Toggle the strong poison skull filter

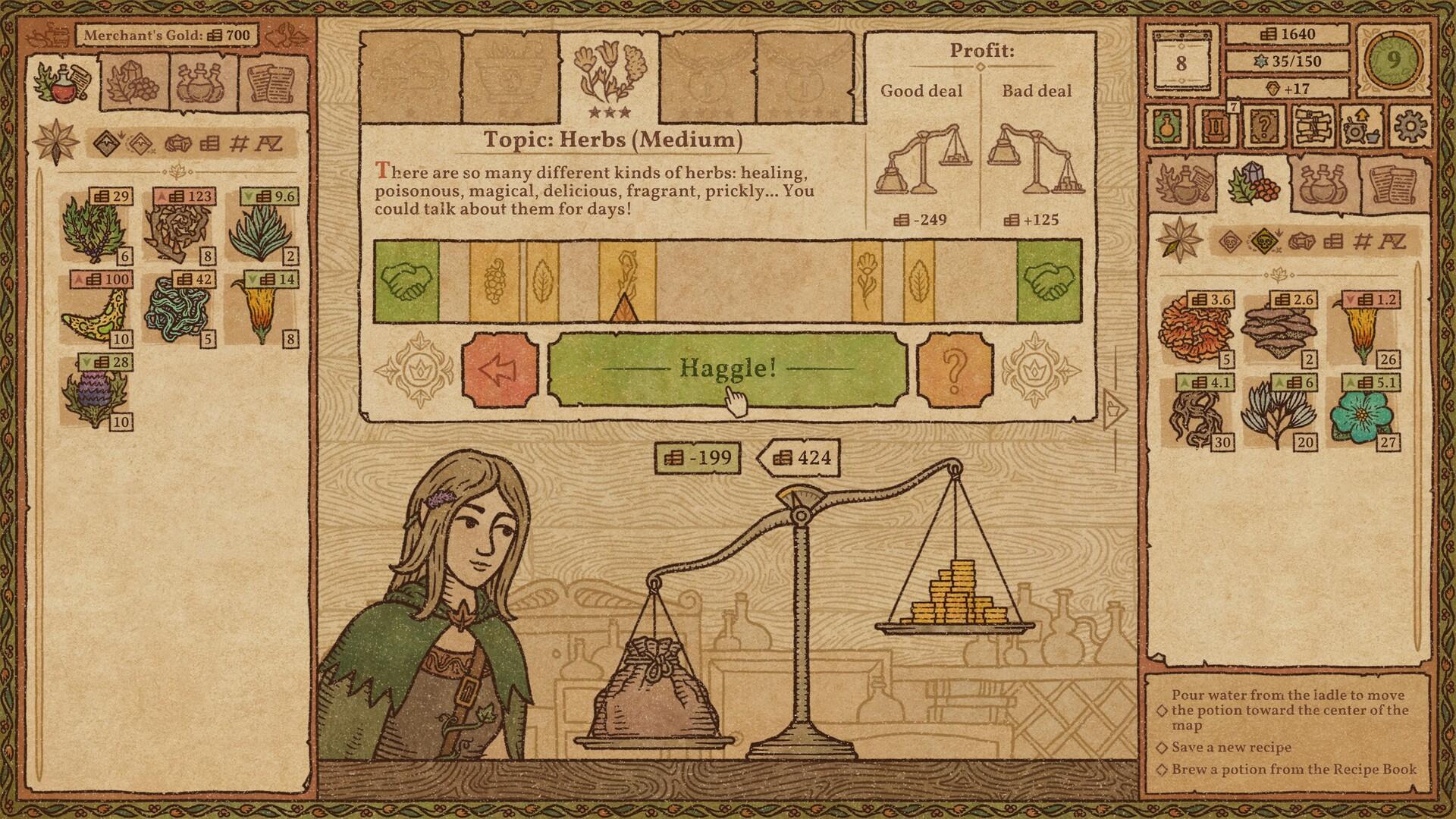coord(1265,241)
